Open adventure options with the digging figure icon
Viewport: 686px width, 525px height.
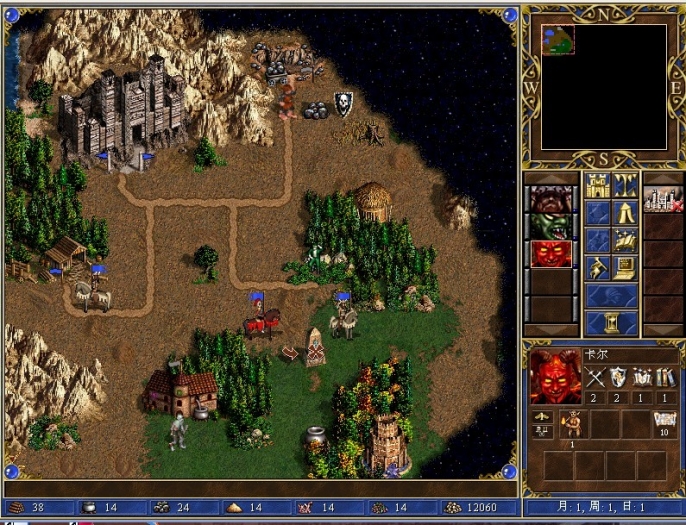597,267
